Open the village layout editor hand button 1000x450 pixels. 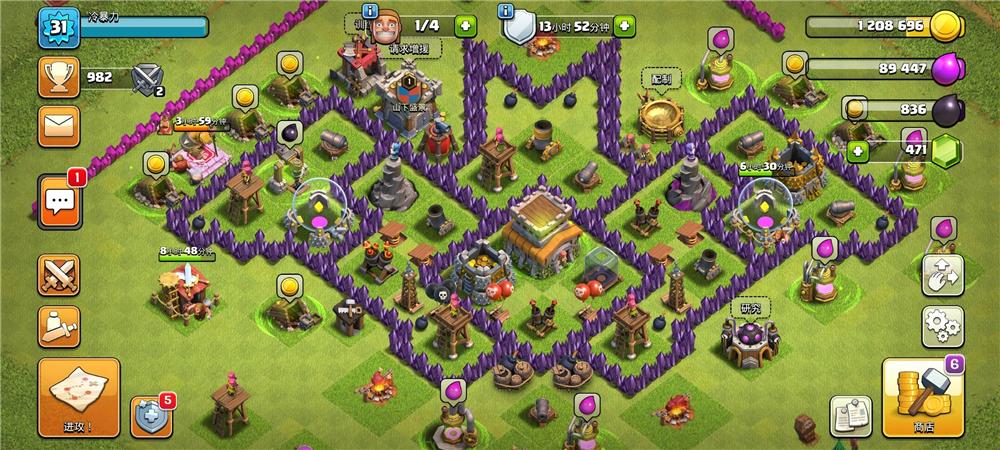(942, 273)
